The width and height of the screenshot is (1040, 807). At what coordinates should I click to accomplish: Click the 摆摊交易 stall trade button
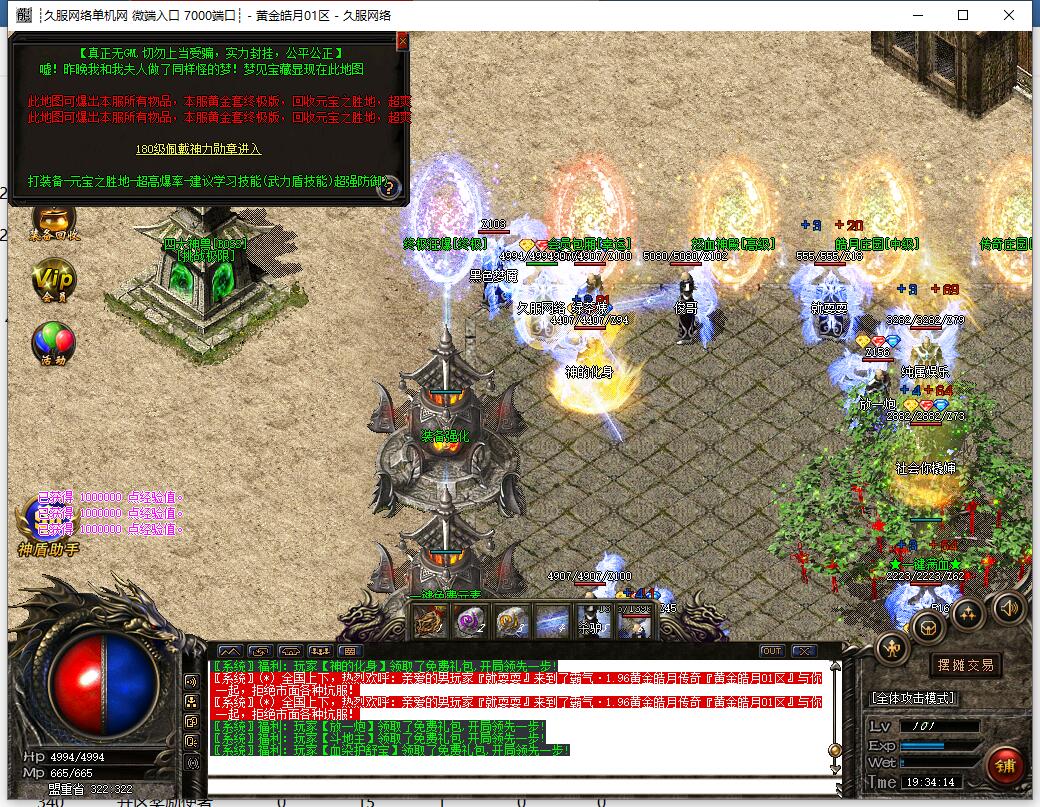[x=965, y=665]
